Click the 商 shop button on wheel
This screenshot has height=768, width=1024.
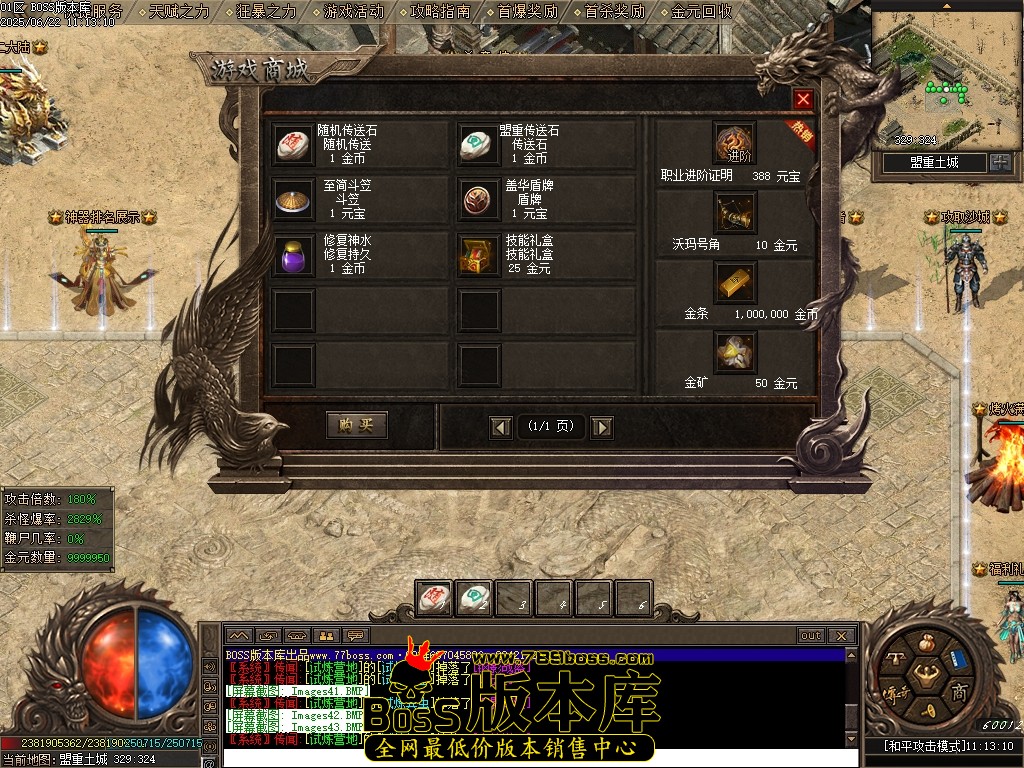coord(957,693)
